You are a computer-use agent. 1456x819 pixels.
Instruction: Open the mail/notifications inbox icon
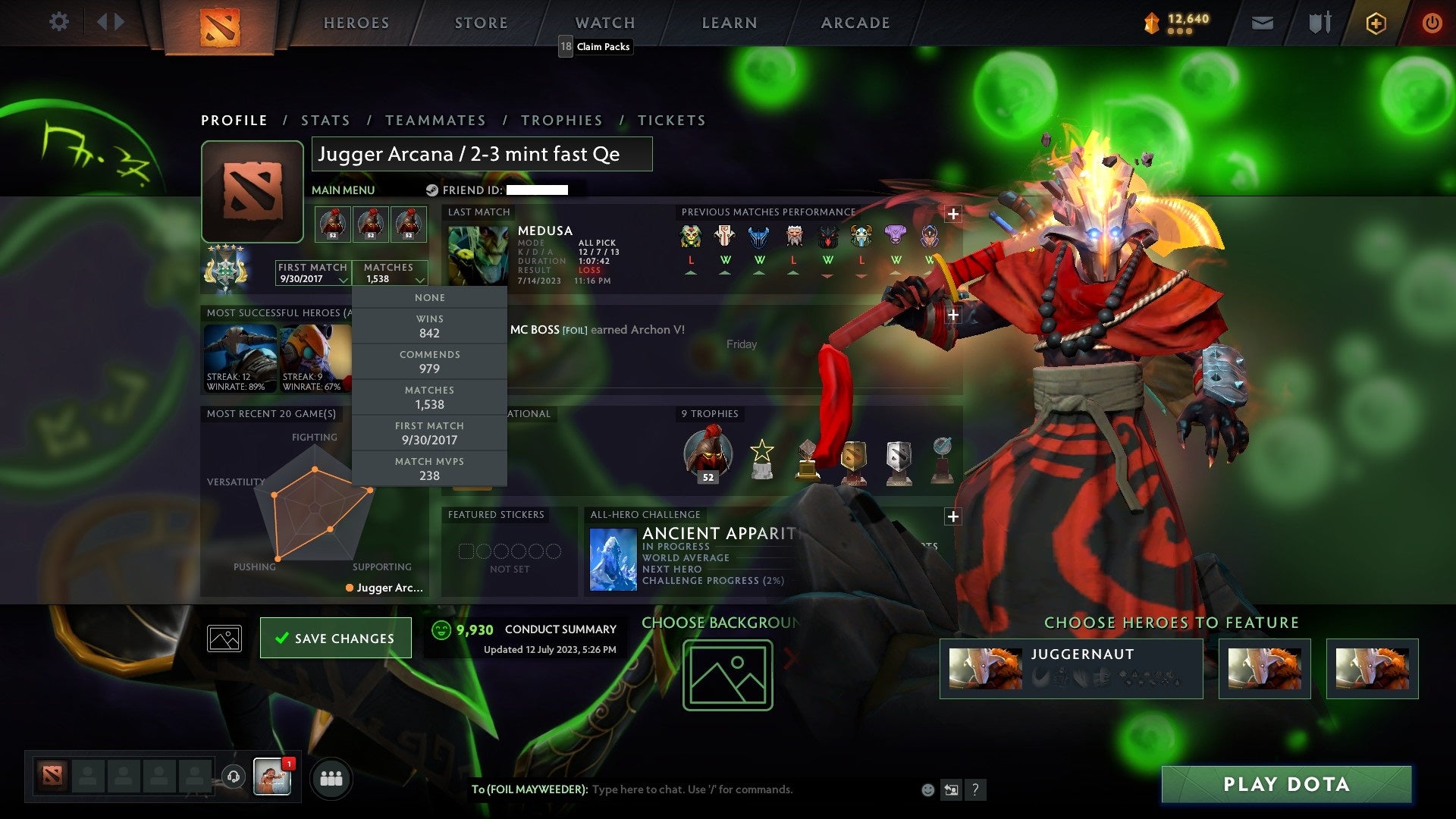(x=1263, y=23)
